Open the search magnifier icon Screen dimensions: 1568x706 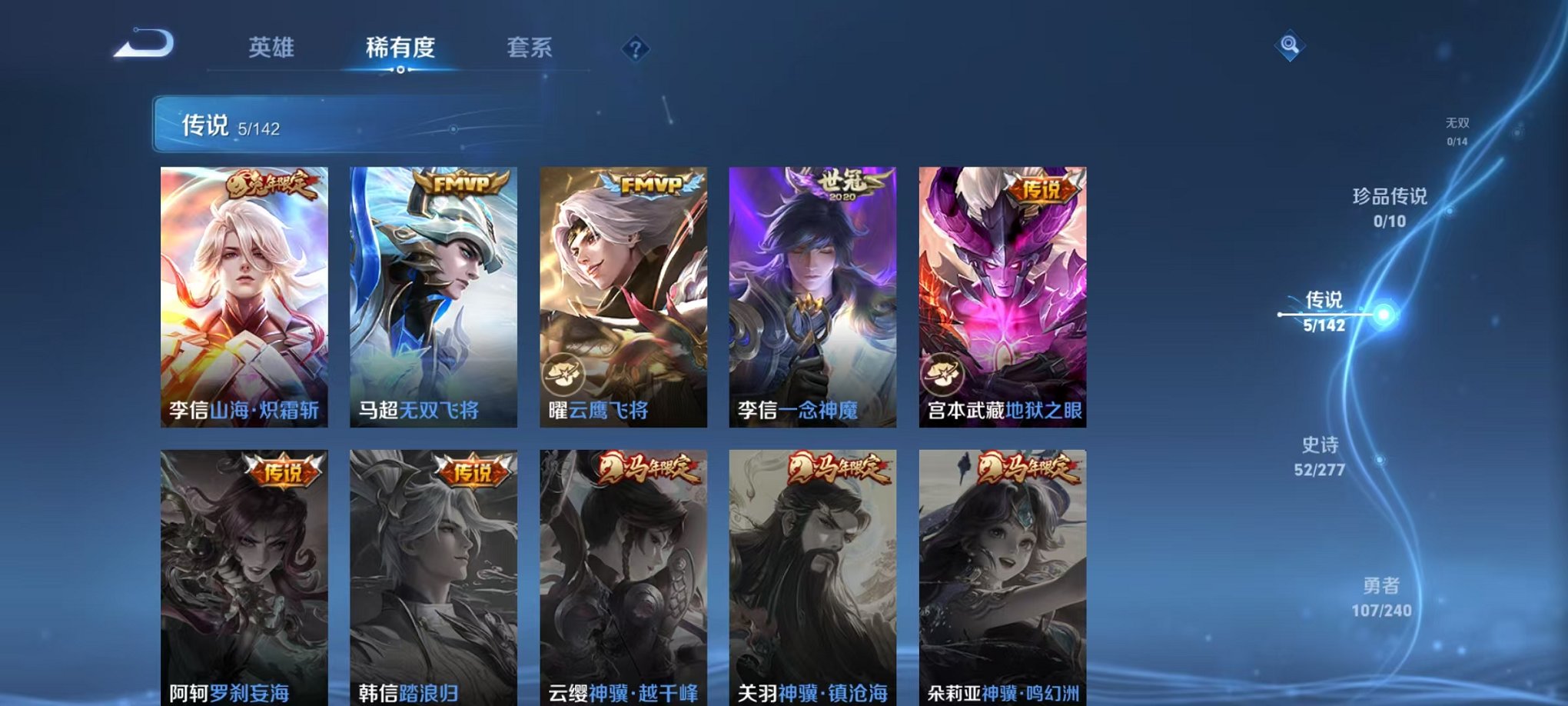point(1288,46)
